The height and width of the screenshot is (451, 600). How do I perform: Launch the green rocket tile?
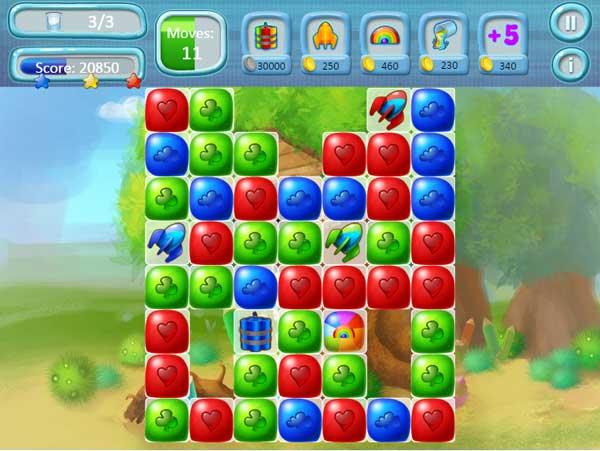tap(343, 241)
